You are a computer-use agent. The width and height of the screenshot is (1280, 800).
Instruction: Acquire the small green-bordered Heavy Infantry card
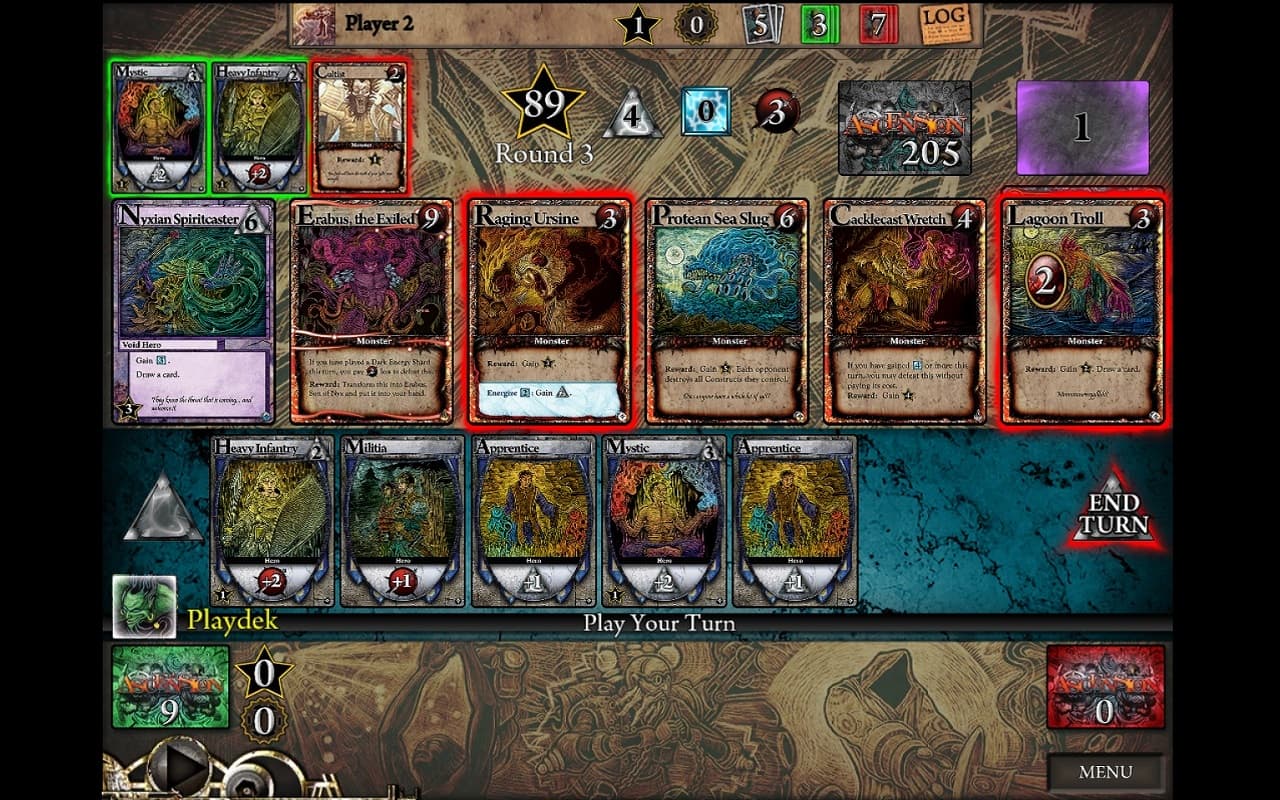(258, 127)
